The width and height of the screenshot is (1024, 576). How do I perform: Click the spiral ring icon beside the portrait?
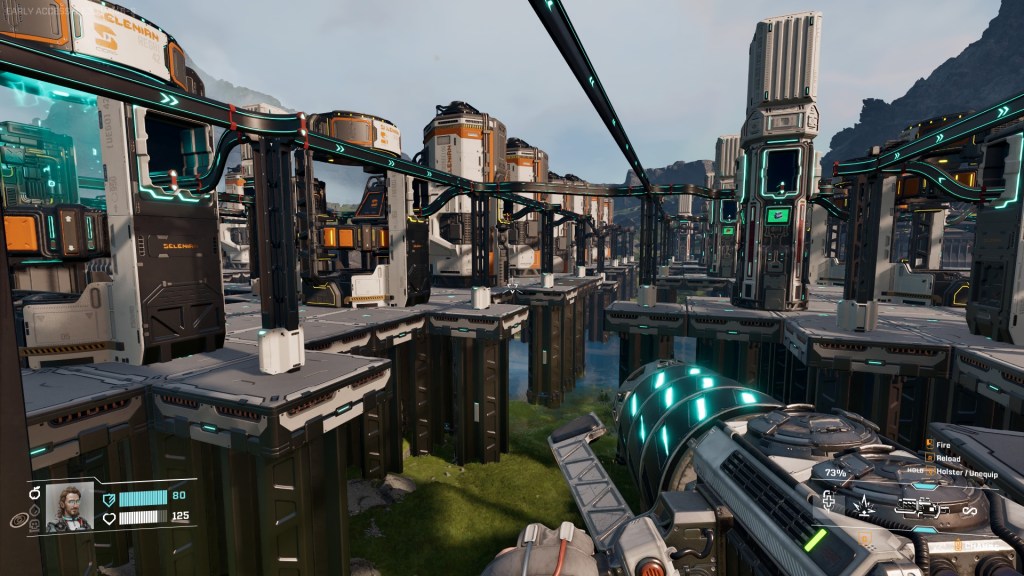[18, 520]
